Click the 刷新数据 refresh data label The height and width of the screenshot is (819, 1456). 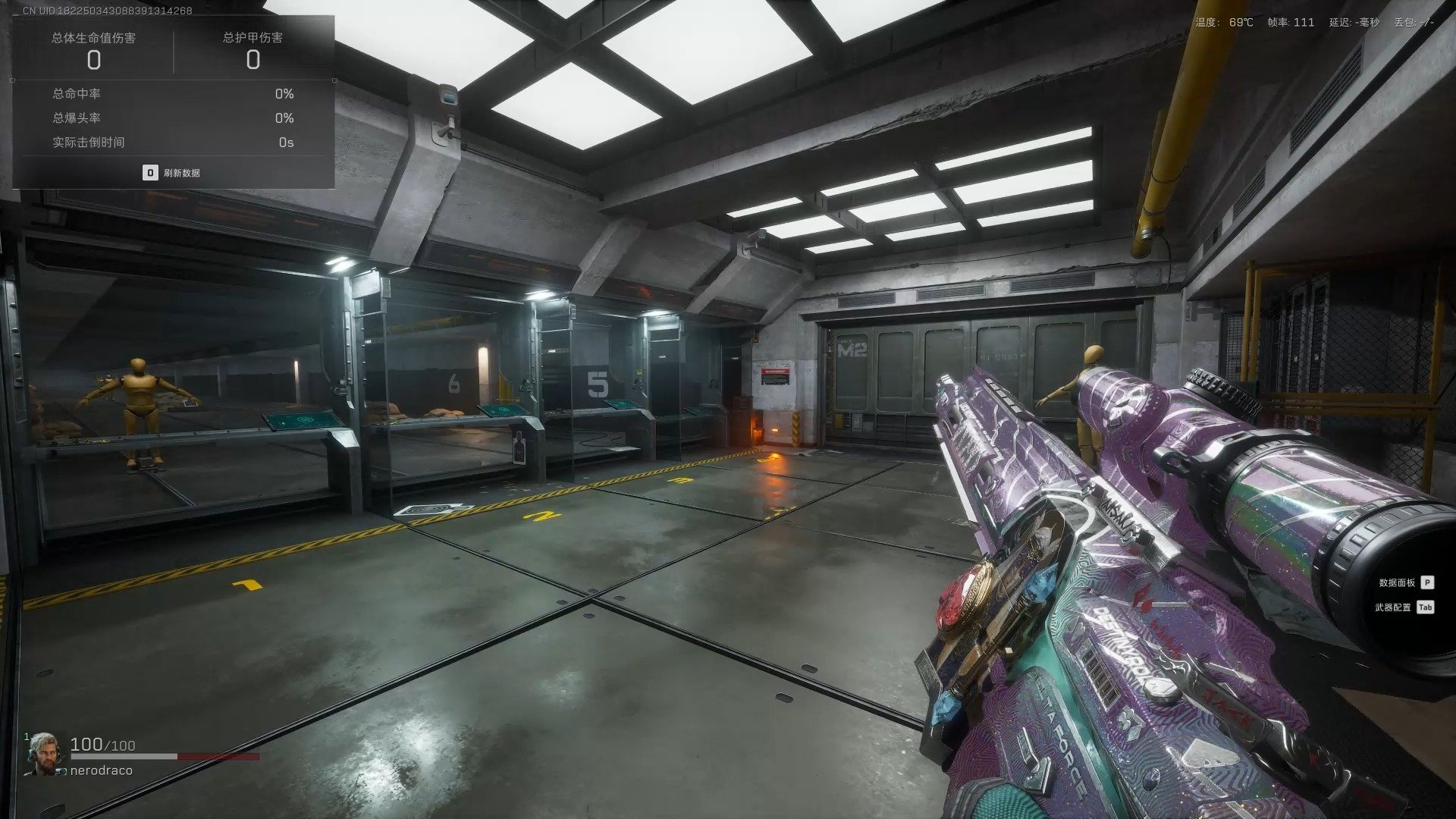click(x=181, y=173)
